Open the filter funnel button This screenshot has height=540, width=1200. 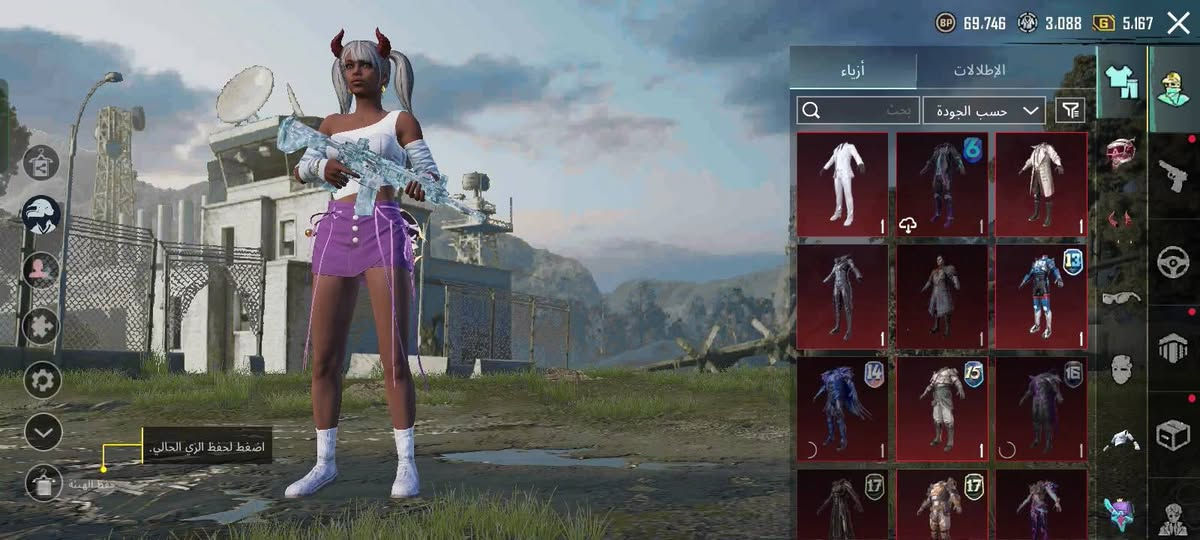[1070, 110]
